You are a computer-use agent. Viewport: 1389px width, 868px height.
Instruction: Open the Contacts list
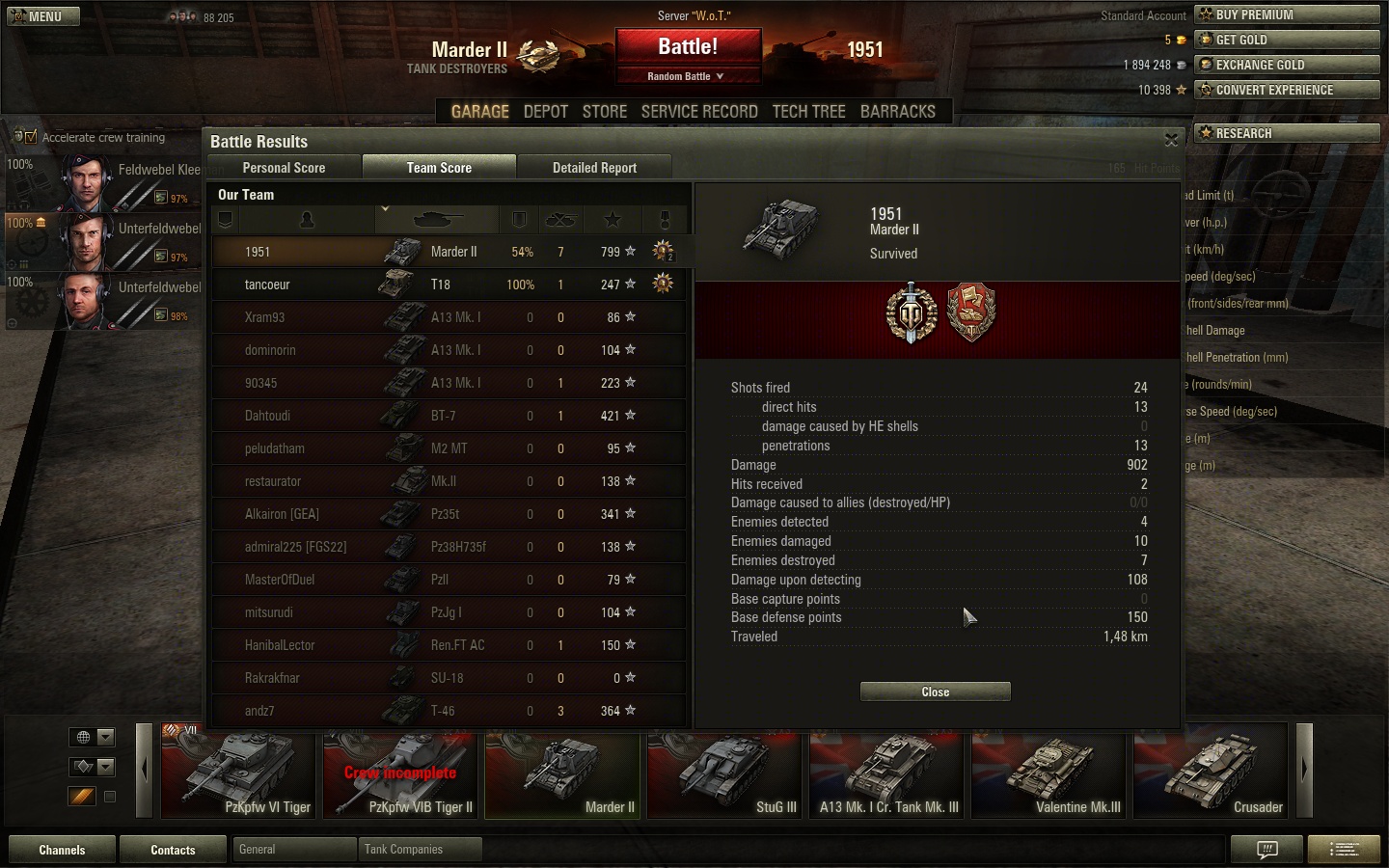(173, 850)
